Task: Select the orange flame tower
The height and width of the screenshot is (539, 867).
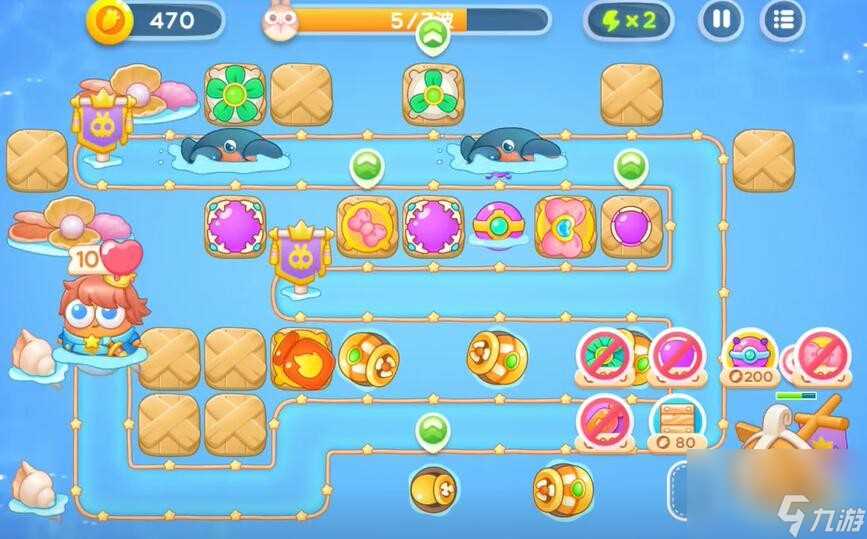Action: [x=301, y=357]
